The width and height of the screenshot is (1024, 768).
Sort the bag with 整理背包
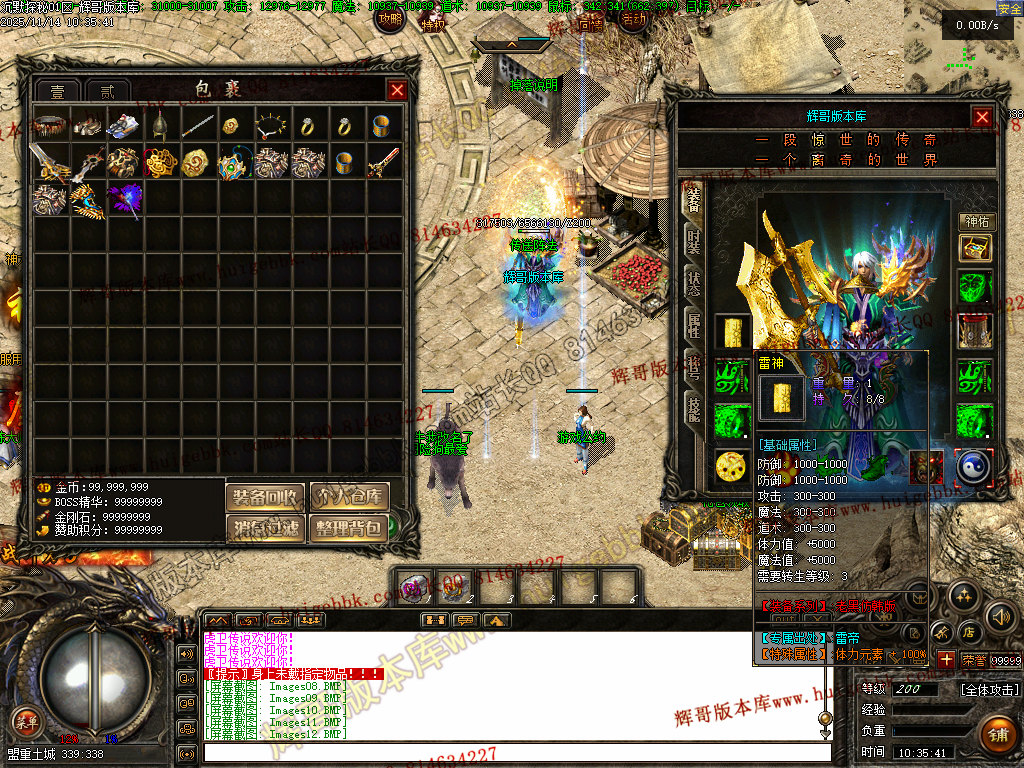pyautogui.click(x=348, y=527)
